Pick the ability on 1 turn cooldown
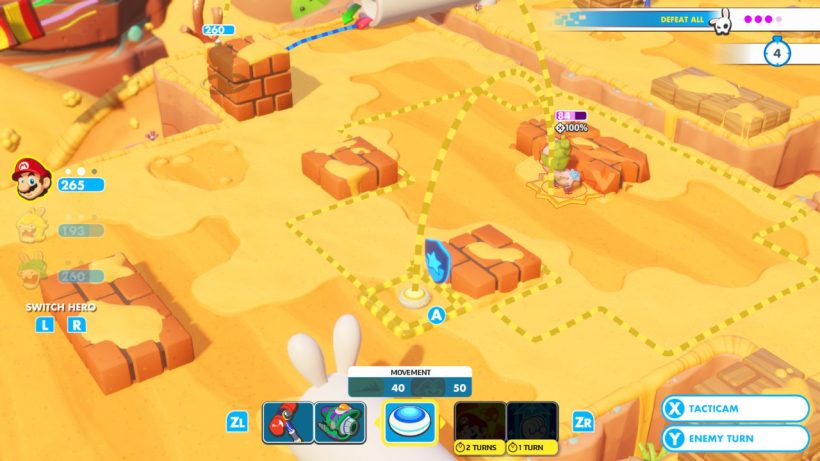The width and height of the screenshot is (820, 461). coord(532,422)
